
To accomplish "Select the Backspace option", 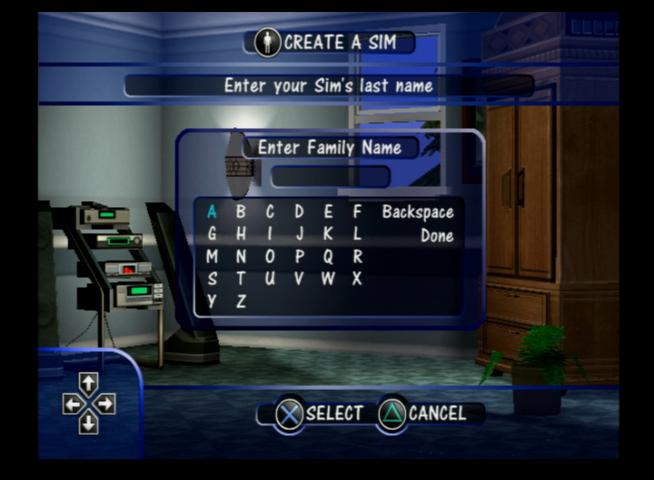I will click(x=417, y=212).
